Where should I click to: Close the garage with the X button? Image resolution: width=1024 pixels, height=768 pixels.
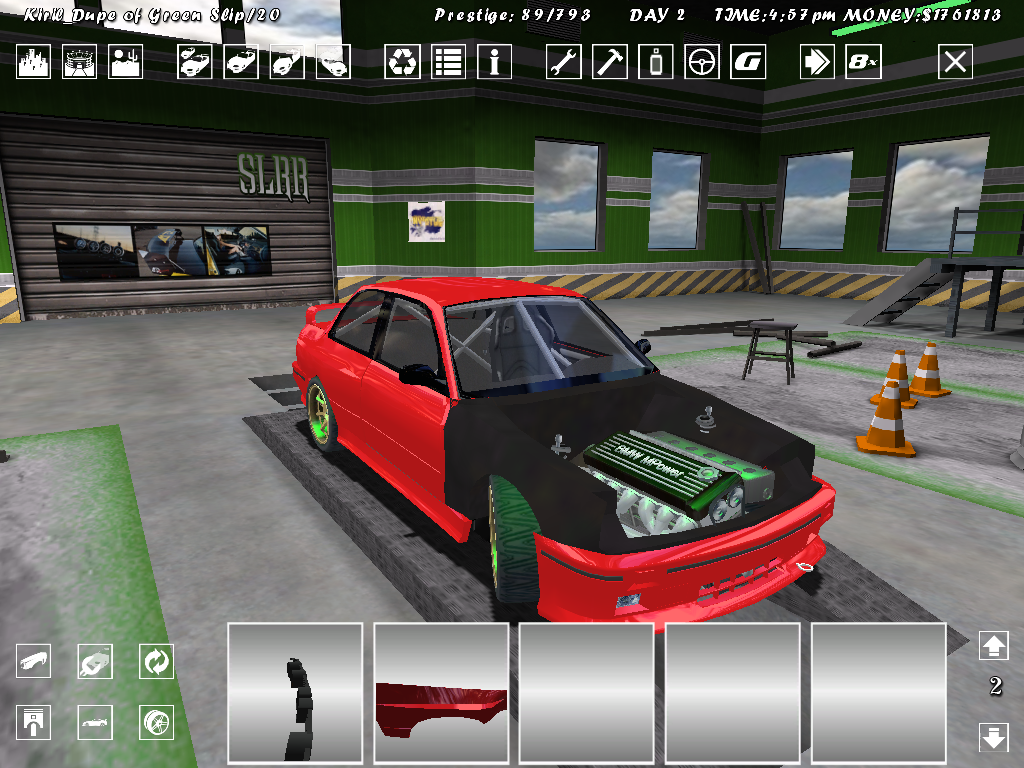tap(955, 62)
